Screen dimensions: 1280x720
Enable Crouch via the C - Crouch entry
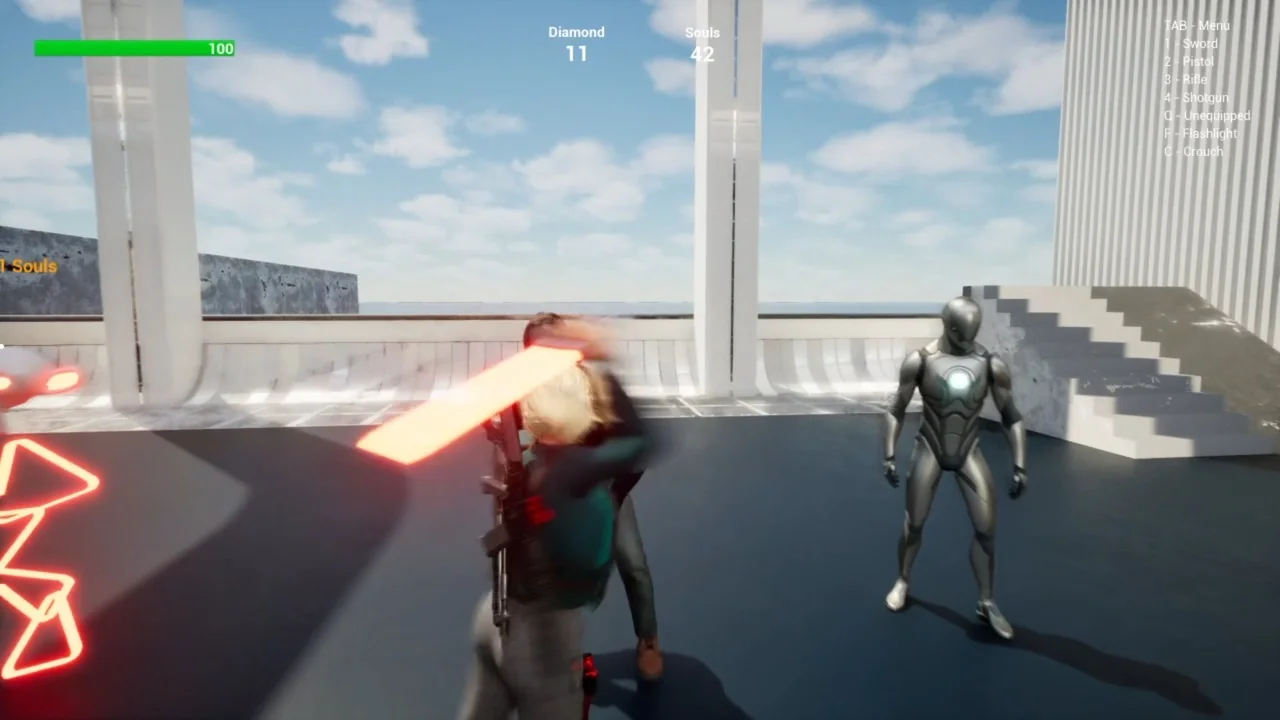[1194, 151]
